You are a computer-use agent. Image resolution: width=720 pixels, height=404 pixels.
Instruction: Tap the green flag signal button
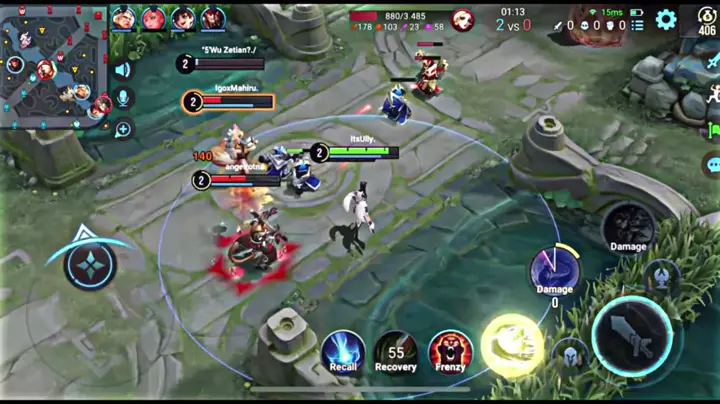pos(712,130)
